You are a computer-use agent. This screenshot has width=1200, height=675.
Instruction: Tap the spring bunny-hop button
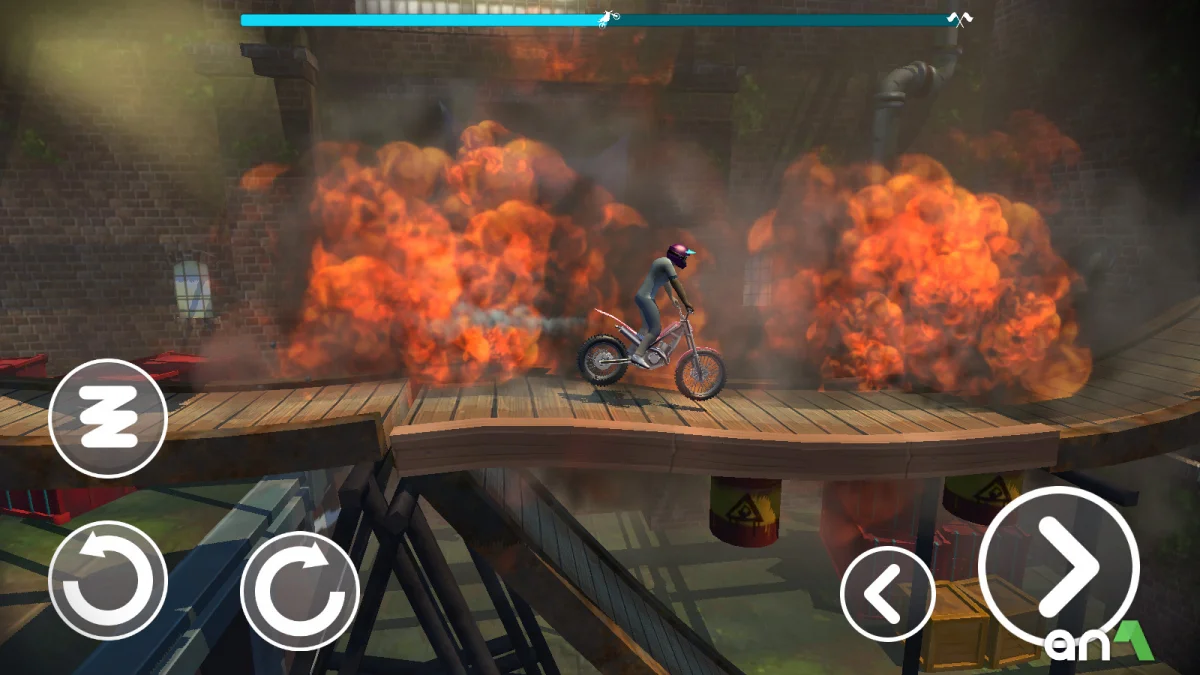pos(108,418)
